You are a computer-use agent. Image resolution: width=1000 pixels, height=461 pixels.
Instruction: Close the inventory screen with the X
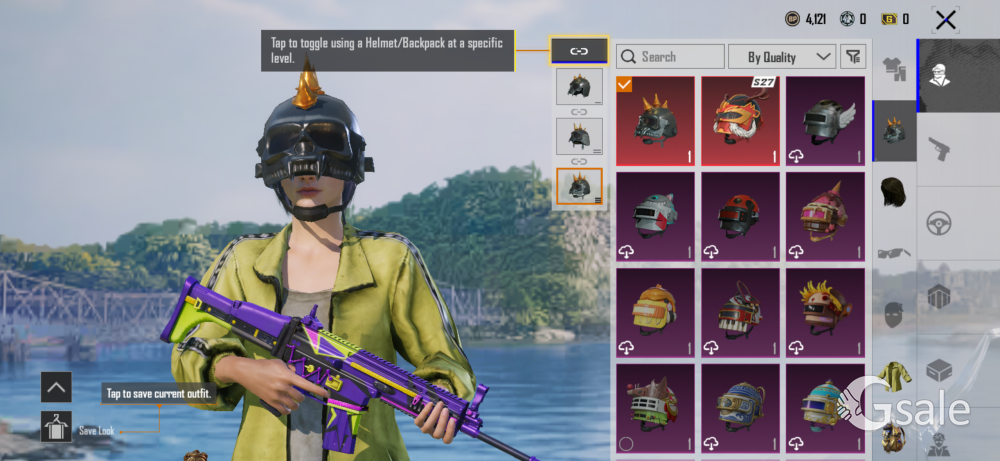(x=944, y=19)
